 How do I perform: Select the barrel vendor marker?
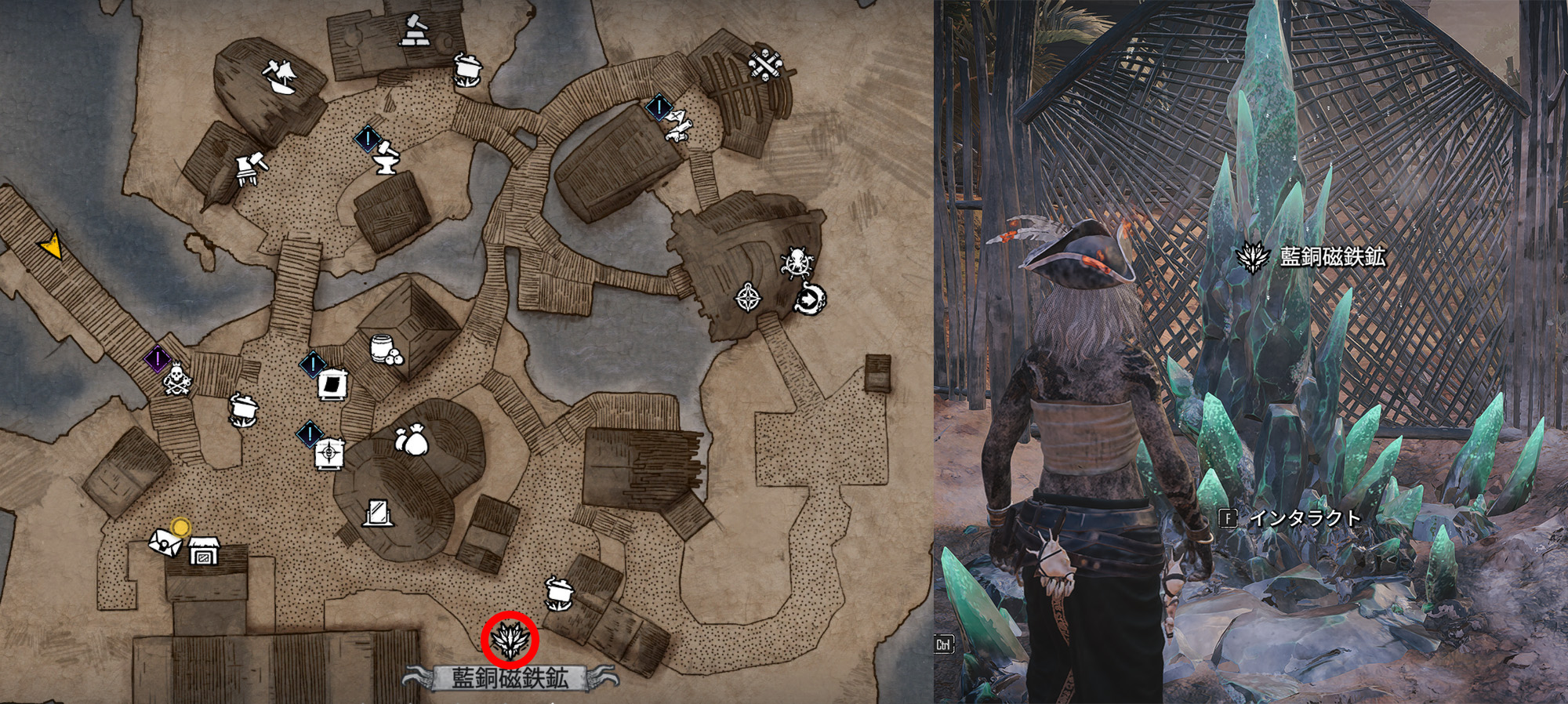(x=387, y=350)
